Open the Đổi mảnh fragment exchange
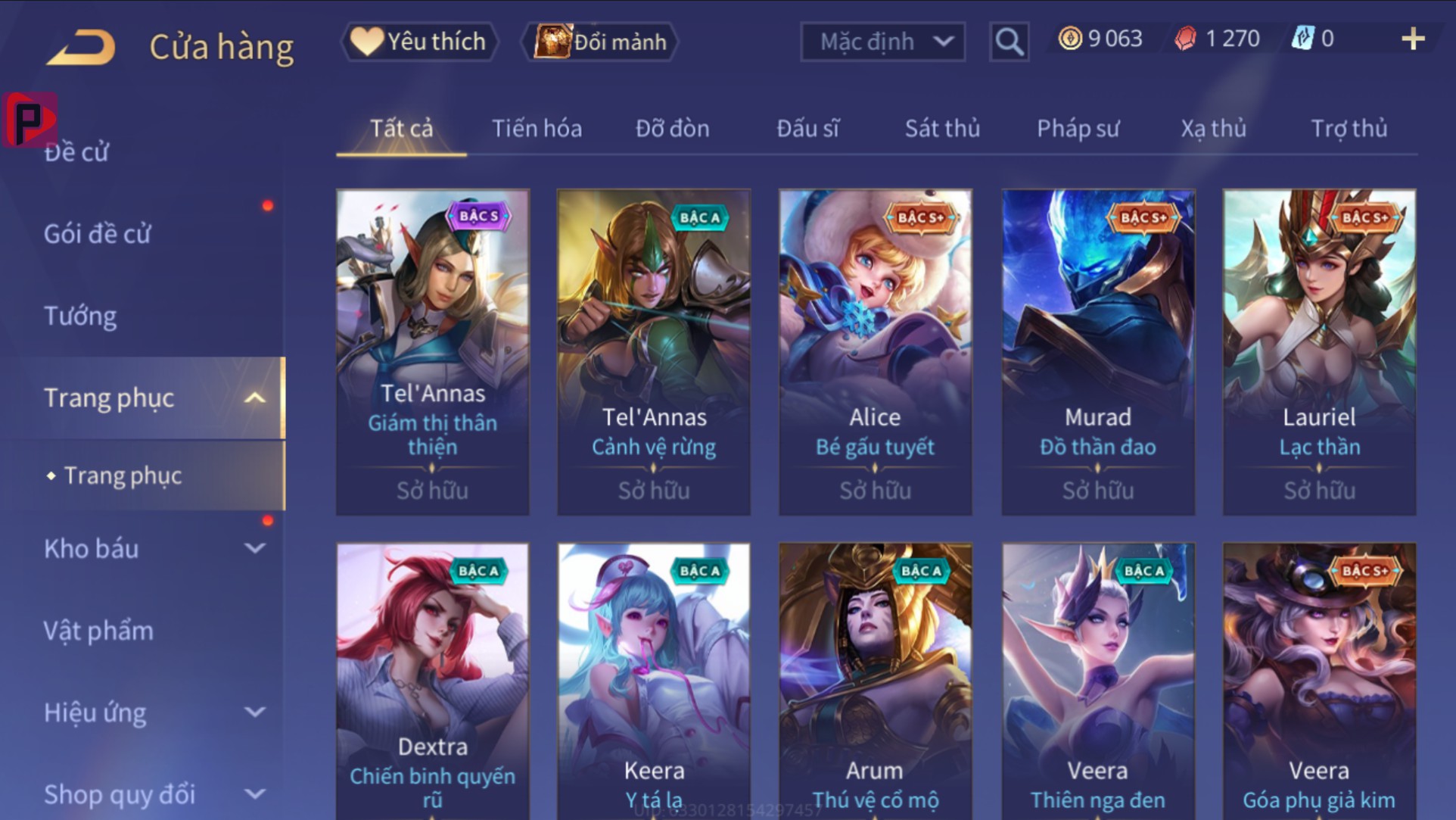 pos(601,42)
